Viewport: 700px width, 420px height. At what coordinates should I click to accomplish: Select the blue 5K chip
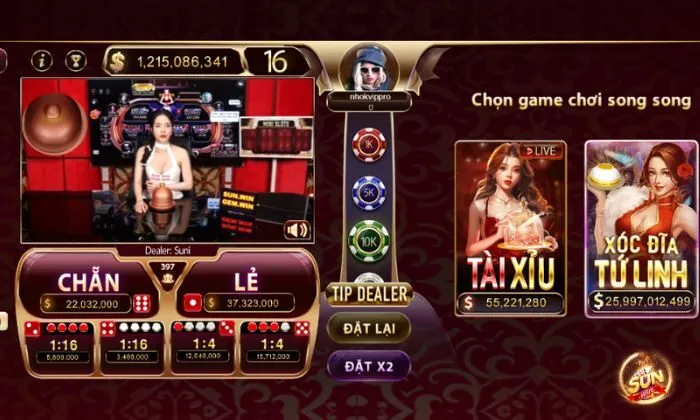point(368,192)
